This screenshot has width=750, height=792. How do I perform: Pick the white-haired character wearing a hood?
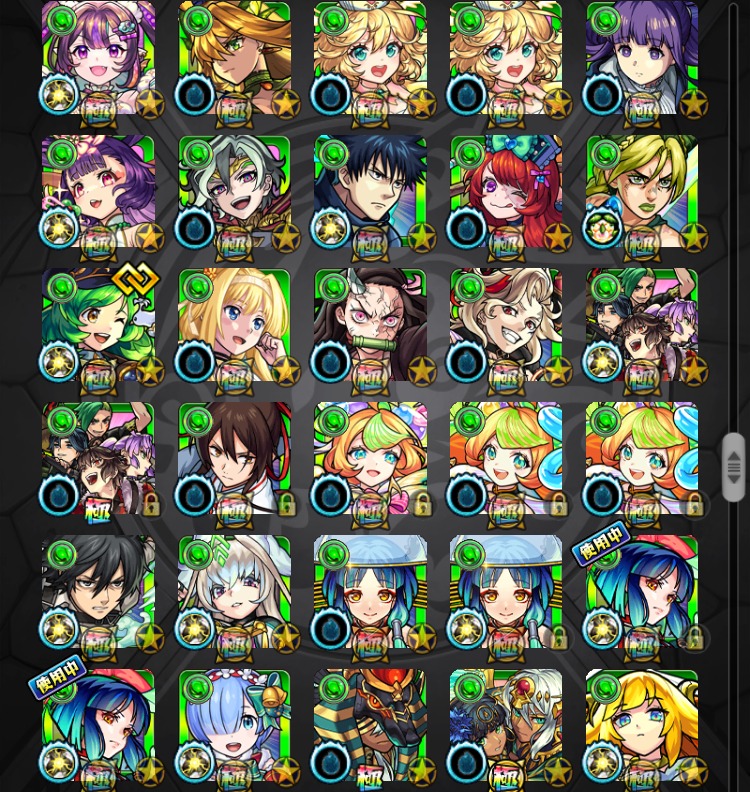(x=234, y=592)
